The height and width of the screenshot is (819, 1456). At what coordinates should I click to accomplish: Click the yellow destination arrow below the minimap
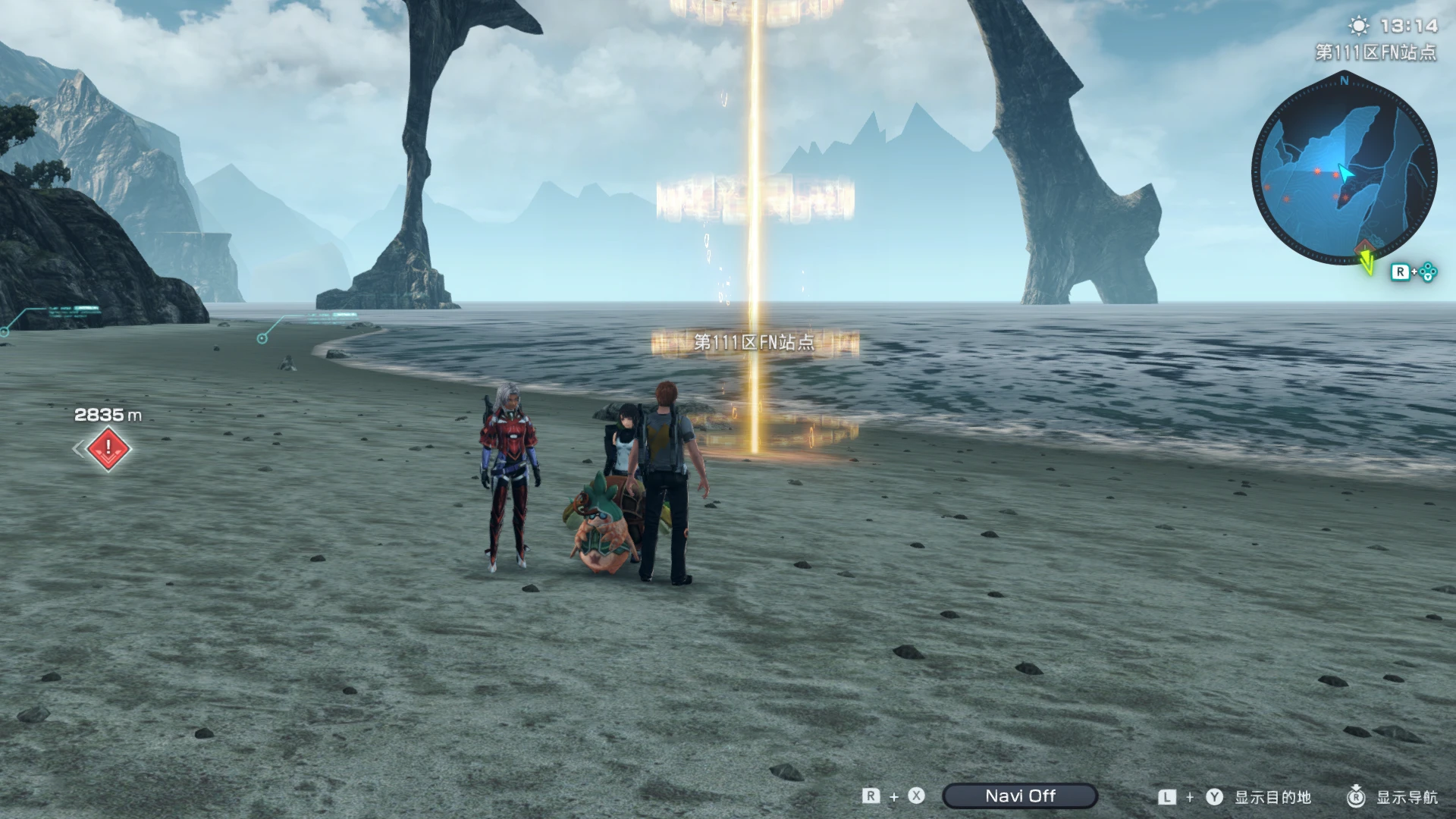click(1367, 264)
